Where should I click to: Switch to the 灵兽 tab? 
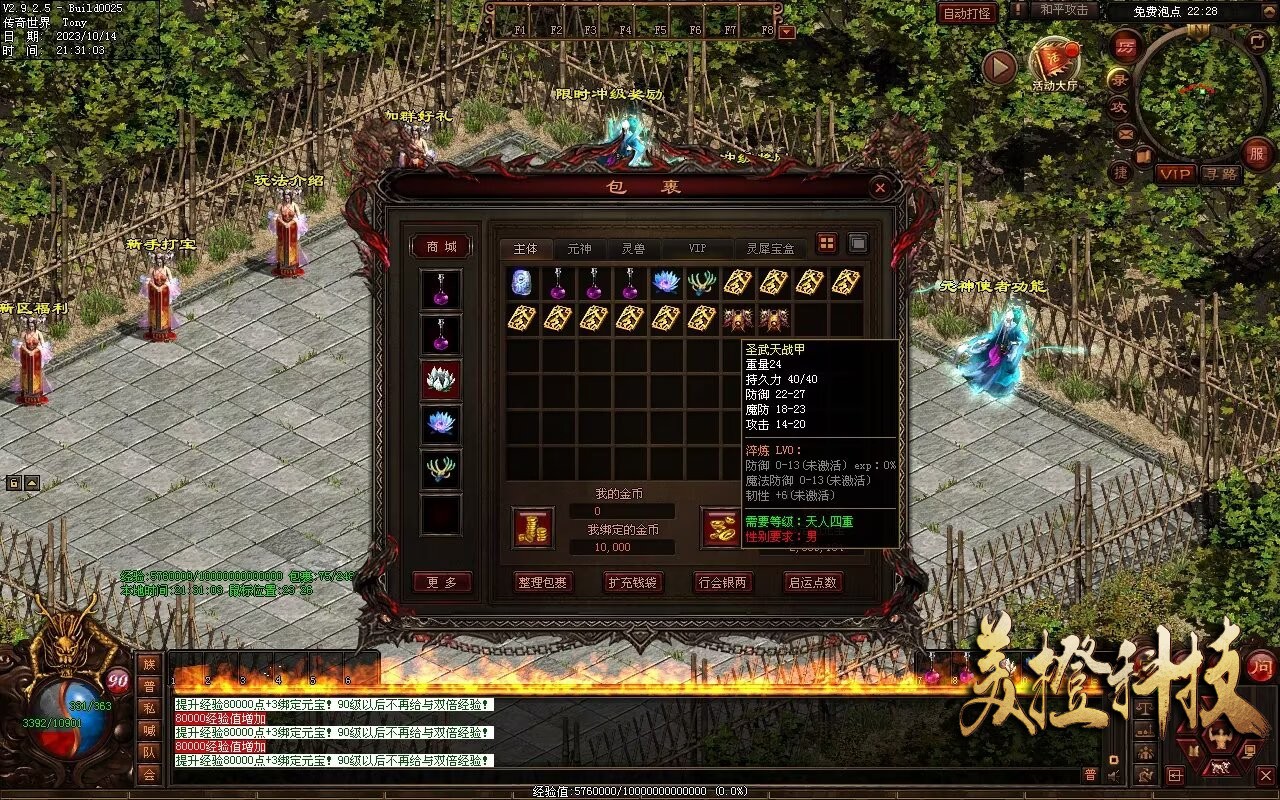(x=633, y=249)
